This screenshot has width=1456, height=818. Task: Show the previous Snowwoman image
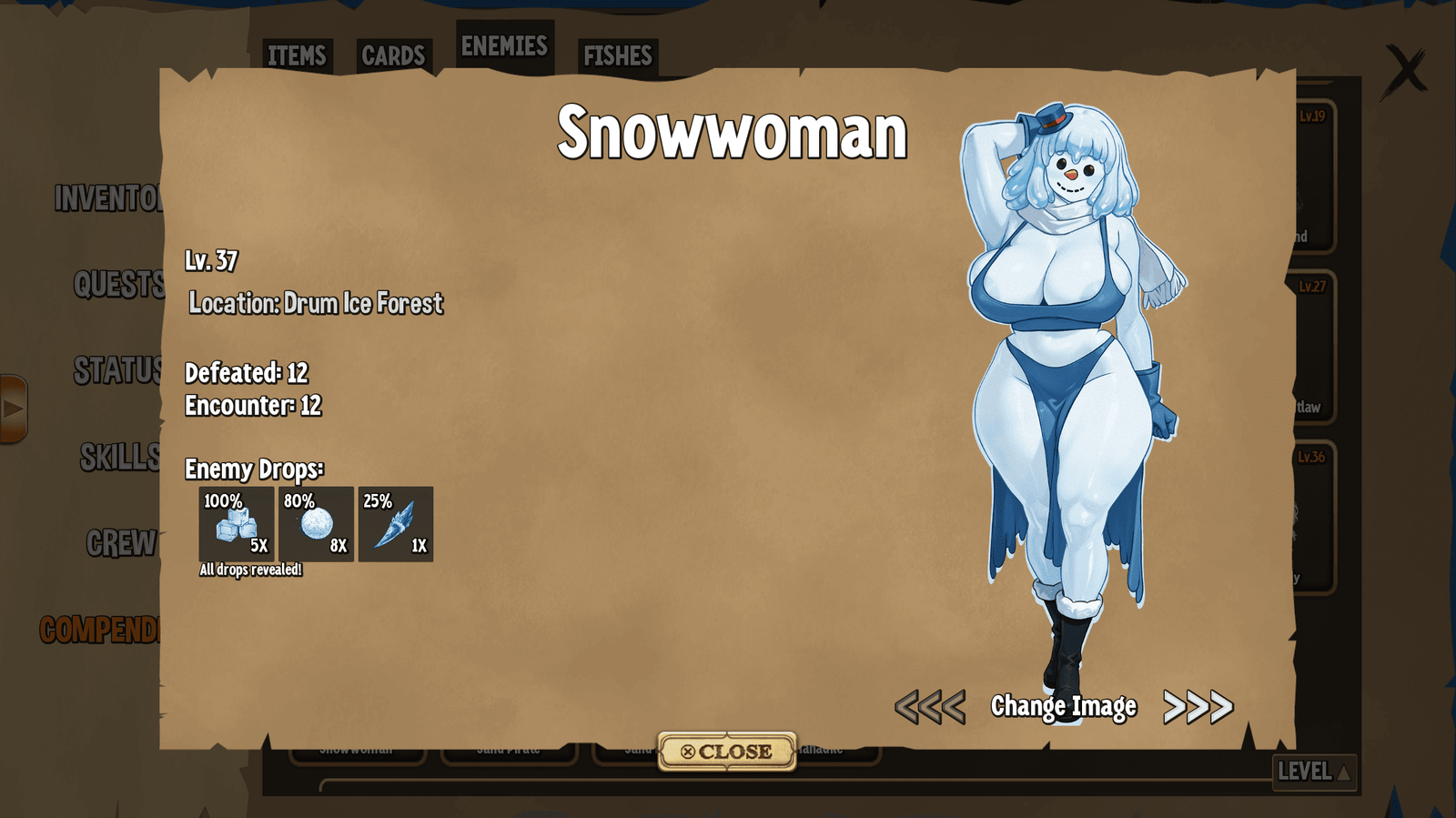pyautogui.click(x=929, y=707)
